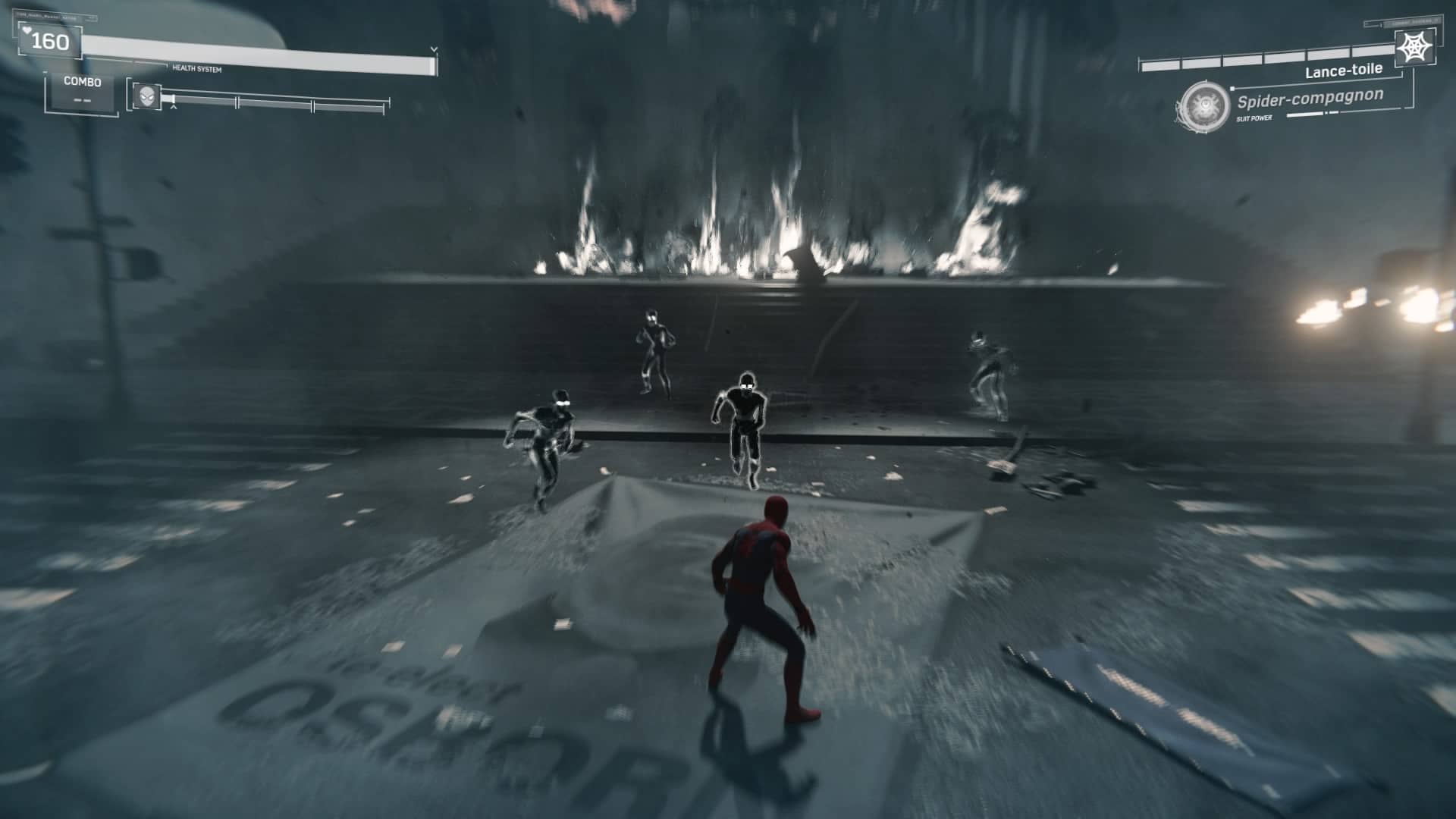Click the up chevron under the focus icon
This screenshot has height=819, width=1456.
[x=174, y=107]
